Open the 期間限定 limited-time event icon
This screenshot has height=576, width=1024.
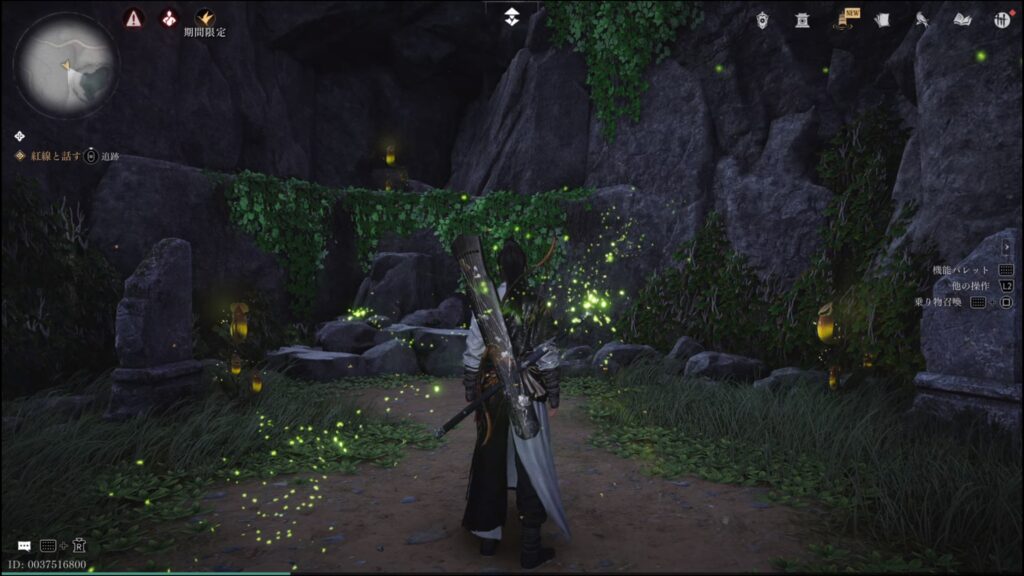pos(205,18)
